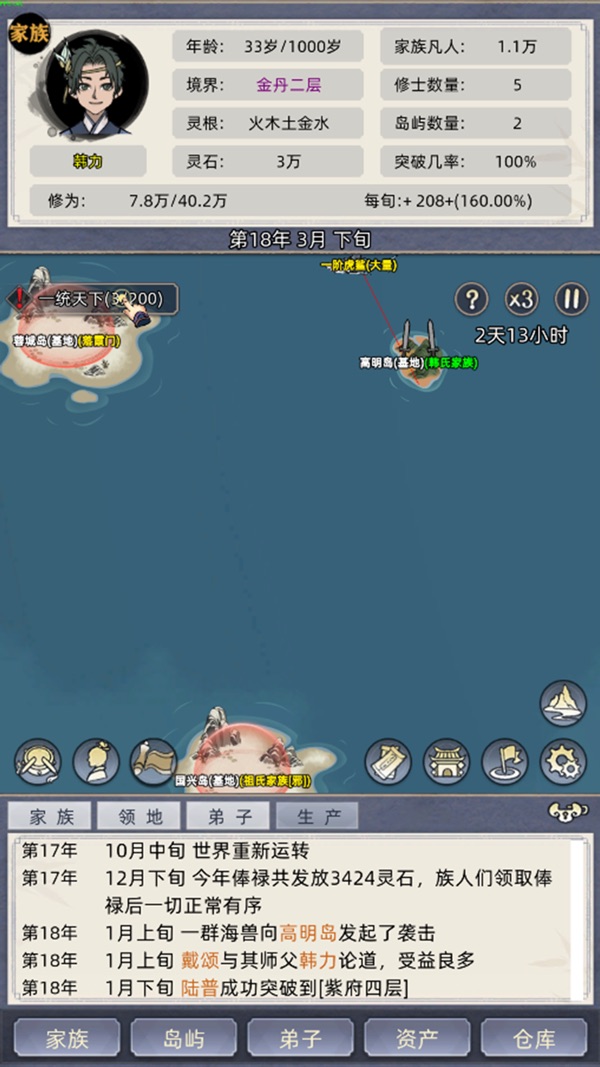This screenshot has width=600, height=1067.
Task: Open the scroll icon button
Action: pyautogui.click(x=153, y=762)
